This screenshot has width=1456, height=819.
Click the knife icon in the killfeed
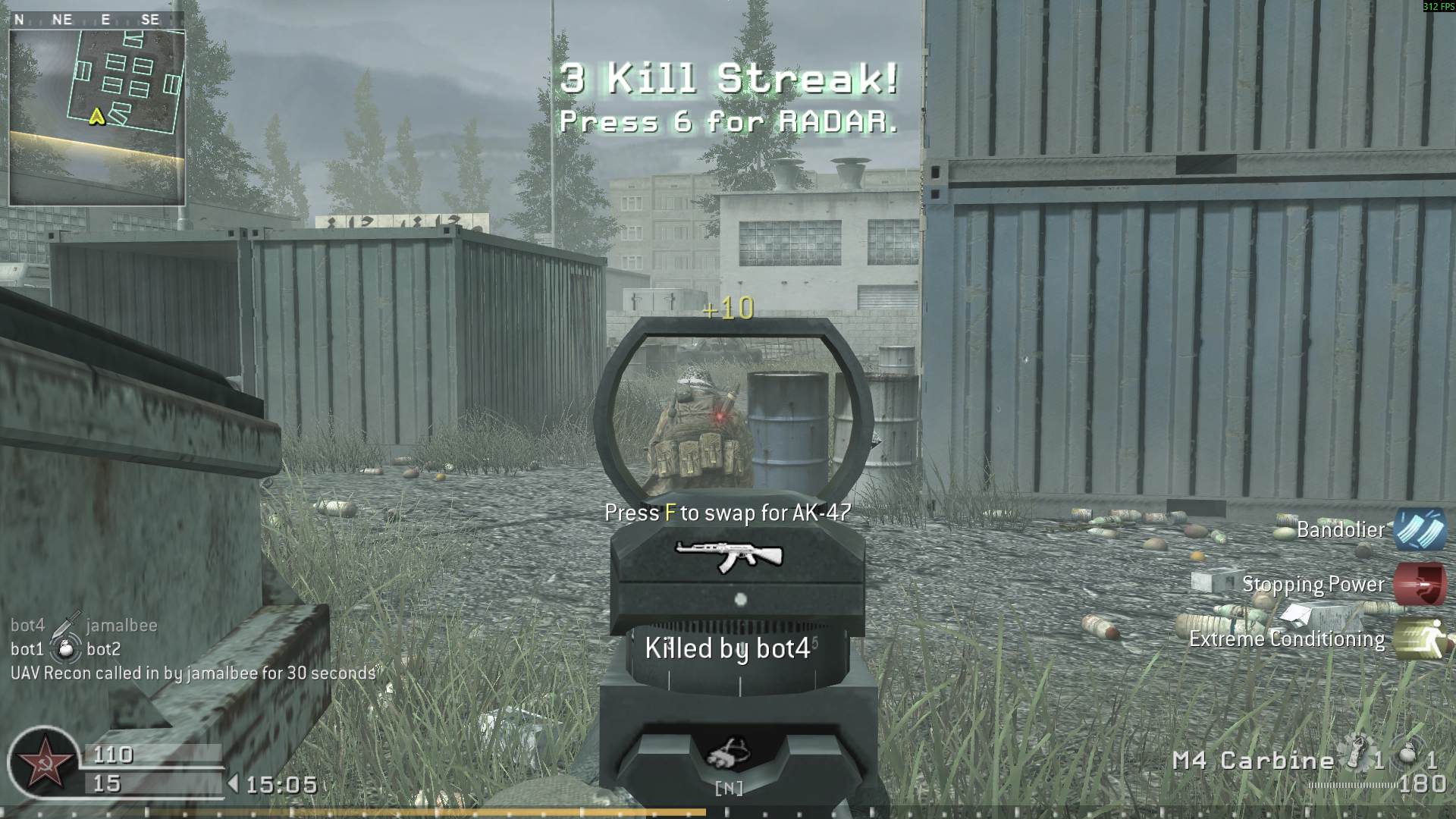click(66, 624)
